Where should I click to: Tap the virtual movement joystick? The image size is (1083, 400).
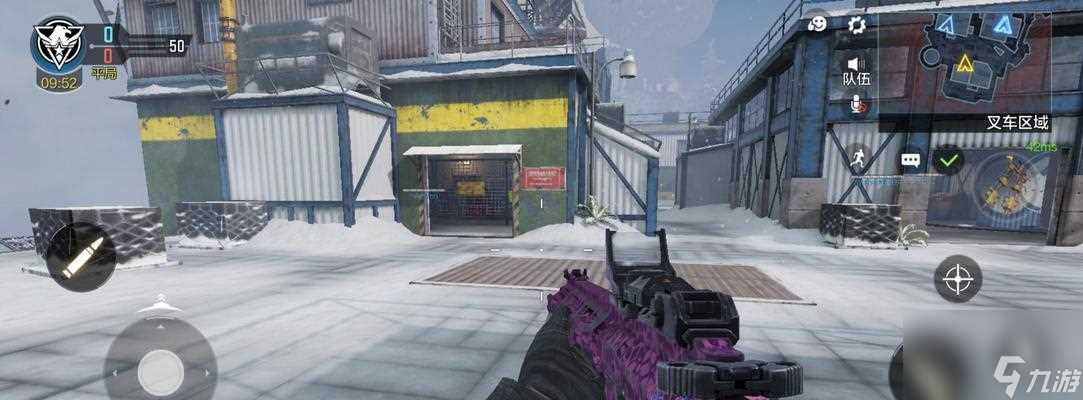click(160, 372)
